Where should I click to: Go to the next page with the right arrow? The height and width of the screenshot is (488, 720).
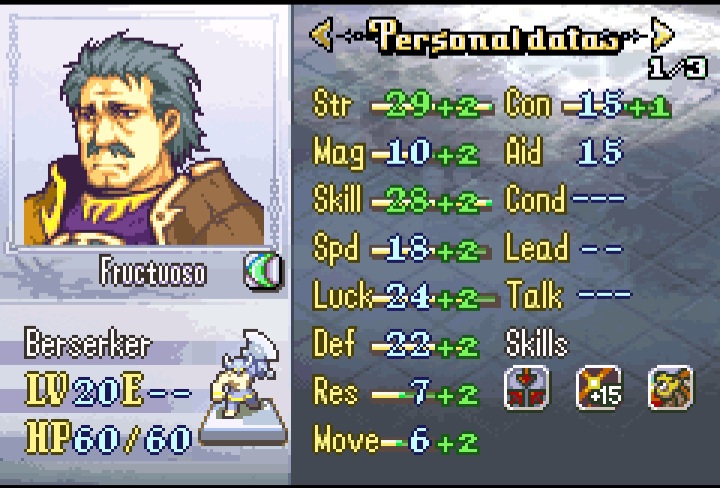click(x=661, y=36)
